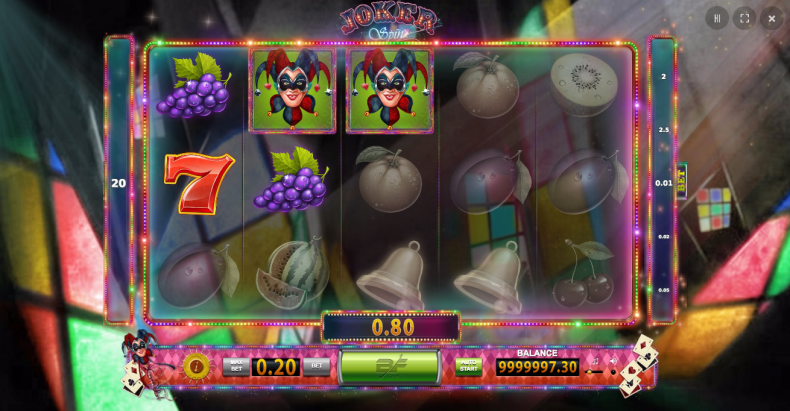Toggle the music note icon
This screenshot has width=790, height=411.
(594, 359)
